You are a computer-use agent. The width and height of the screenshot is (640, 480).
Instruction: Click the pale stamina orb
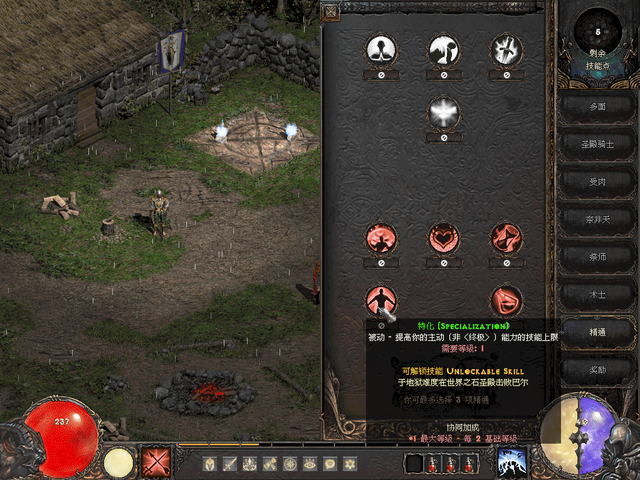tap(118, 462)
